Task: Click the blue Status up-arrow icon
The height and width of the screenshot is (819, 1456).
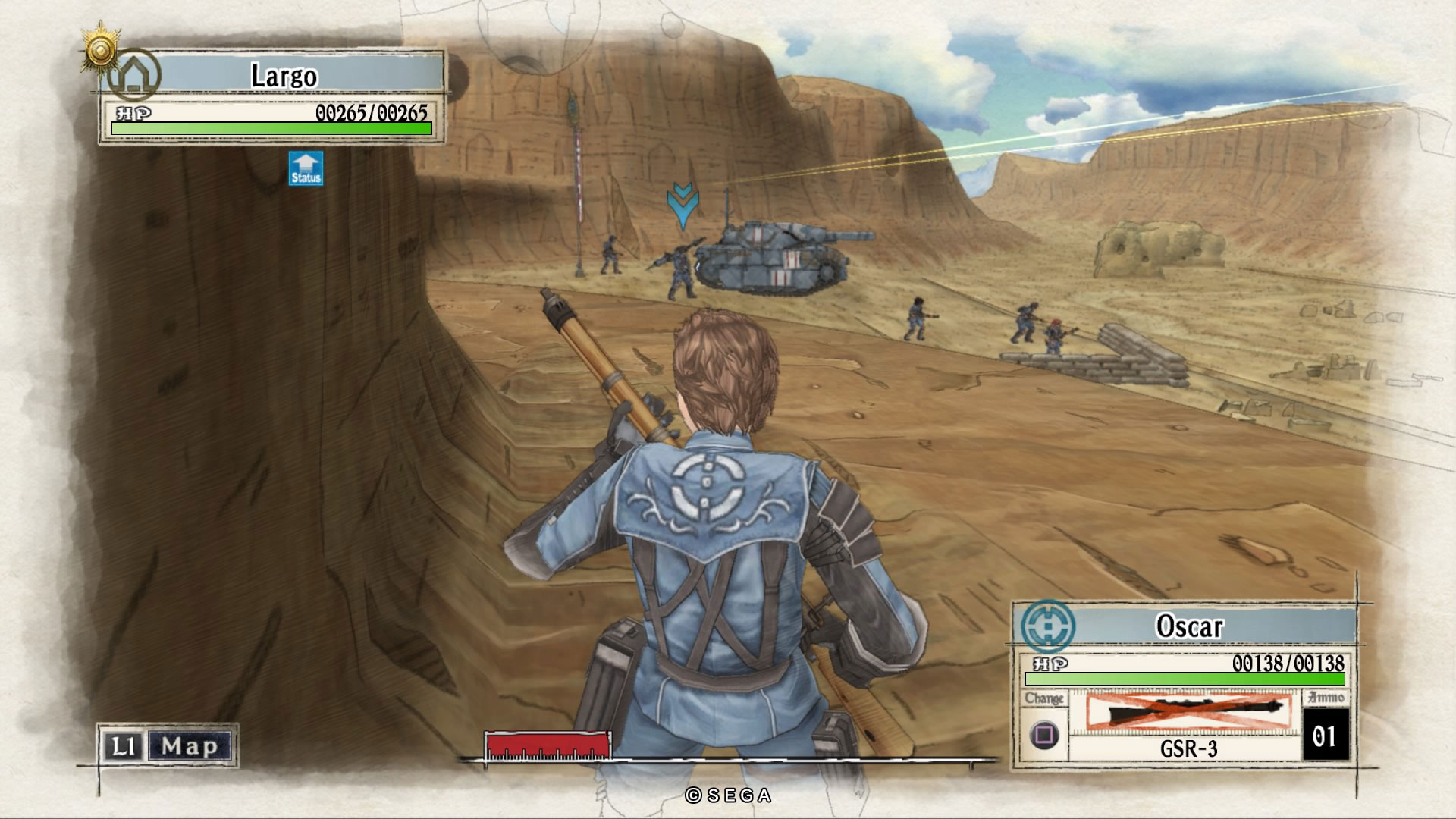Action: (x=306, y=168)
